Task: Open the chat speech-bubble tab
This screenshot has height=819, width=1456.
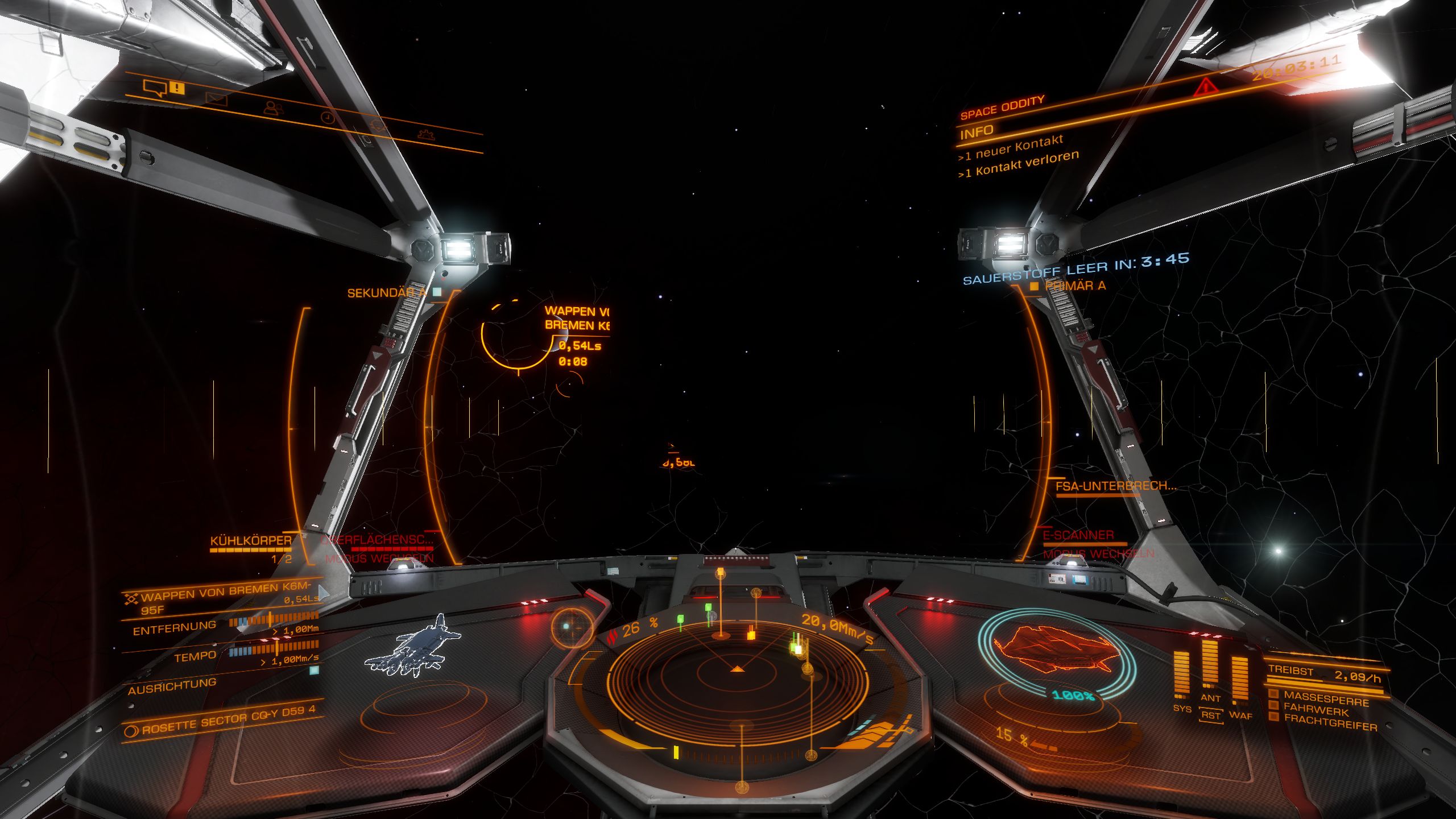Action: tap(155, 88)
